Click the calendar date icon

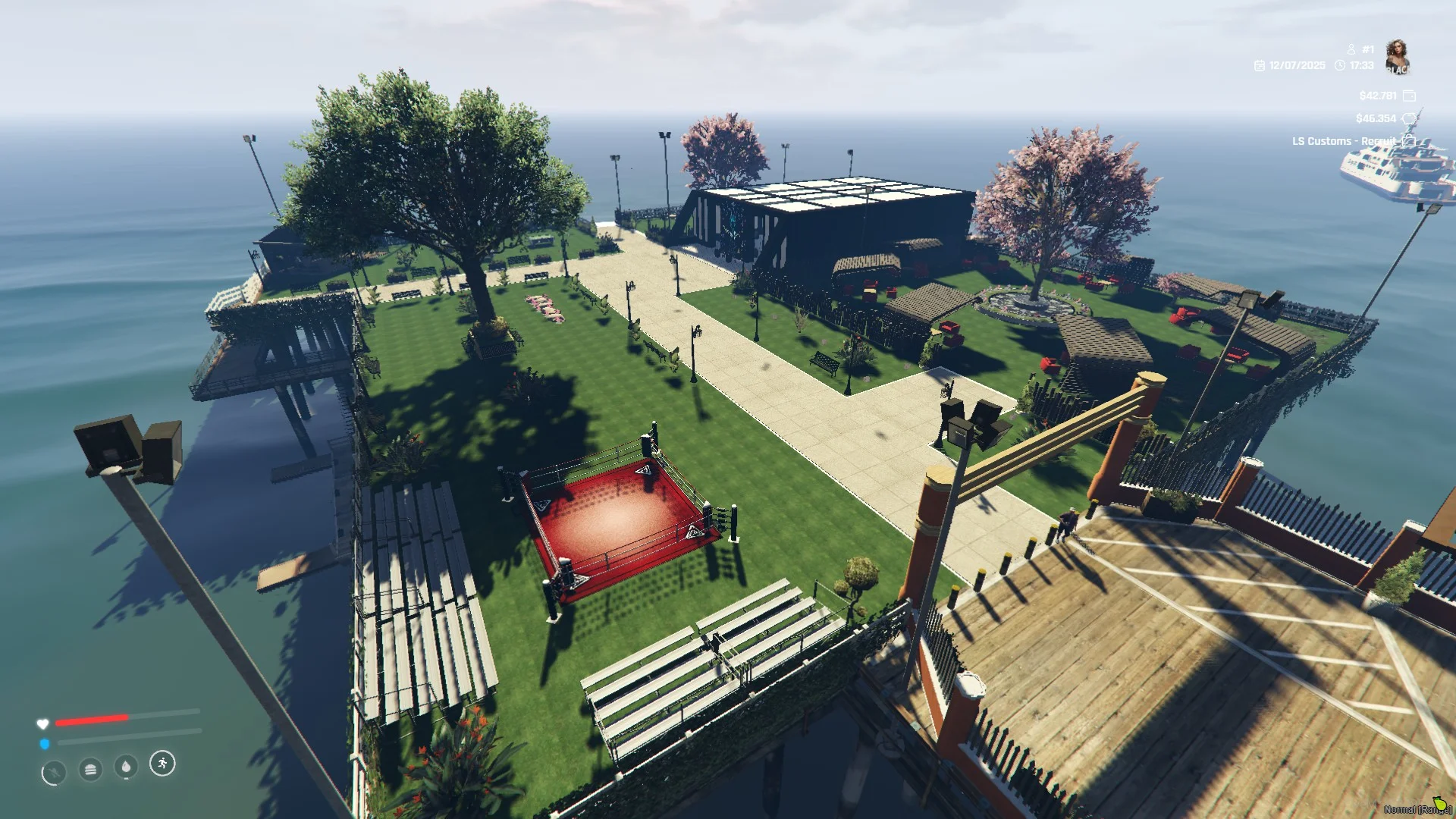[1260, 66]
